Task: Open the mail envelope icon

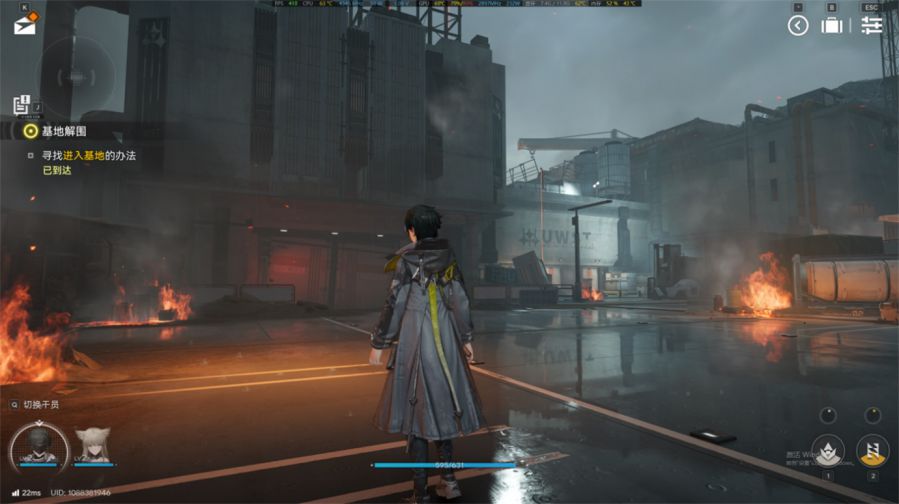Action: (24, 26)
